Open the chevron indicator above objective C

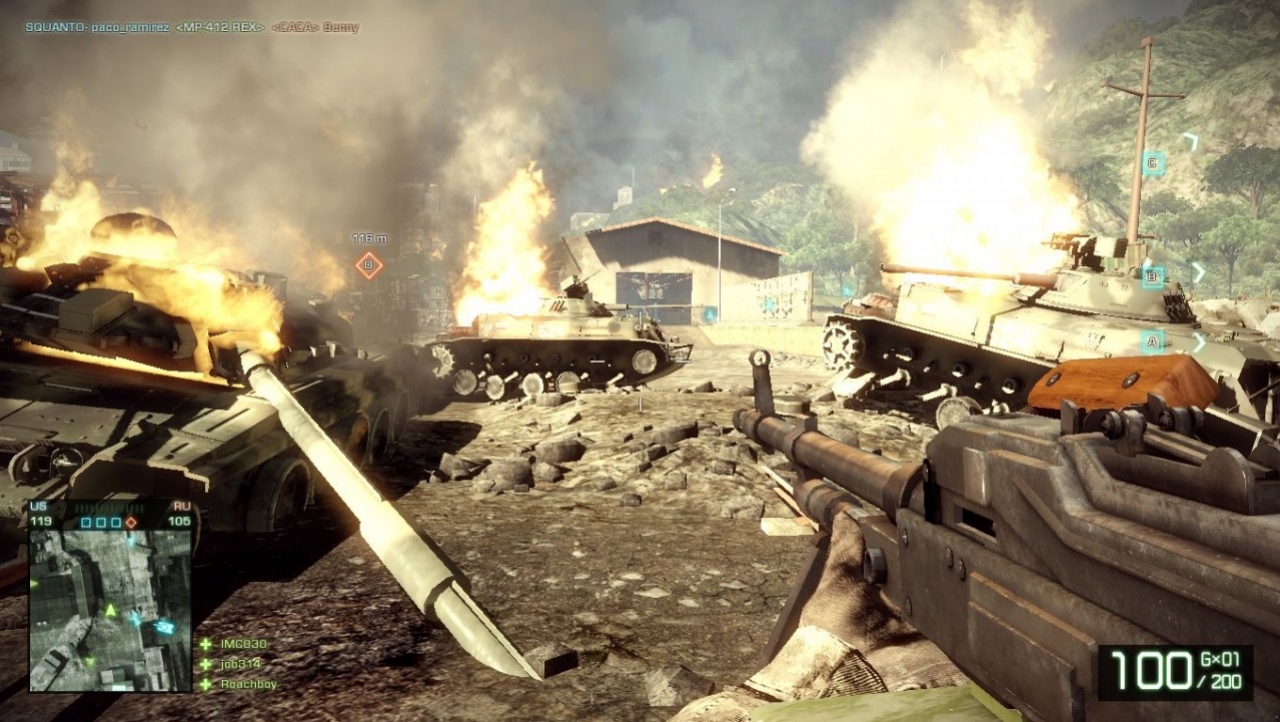pos(1193,139)
